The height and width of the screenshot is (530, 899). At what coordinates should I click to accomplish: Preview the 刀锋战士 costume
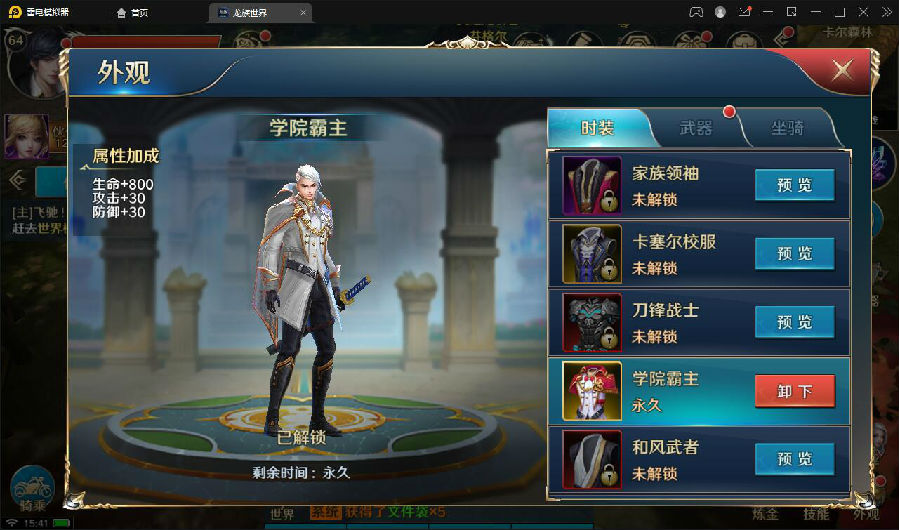click(794, 322)
